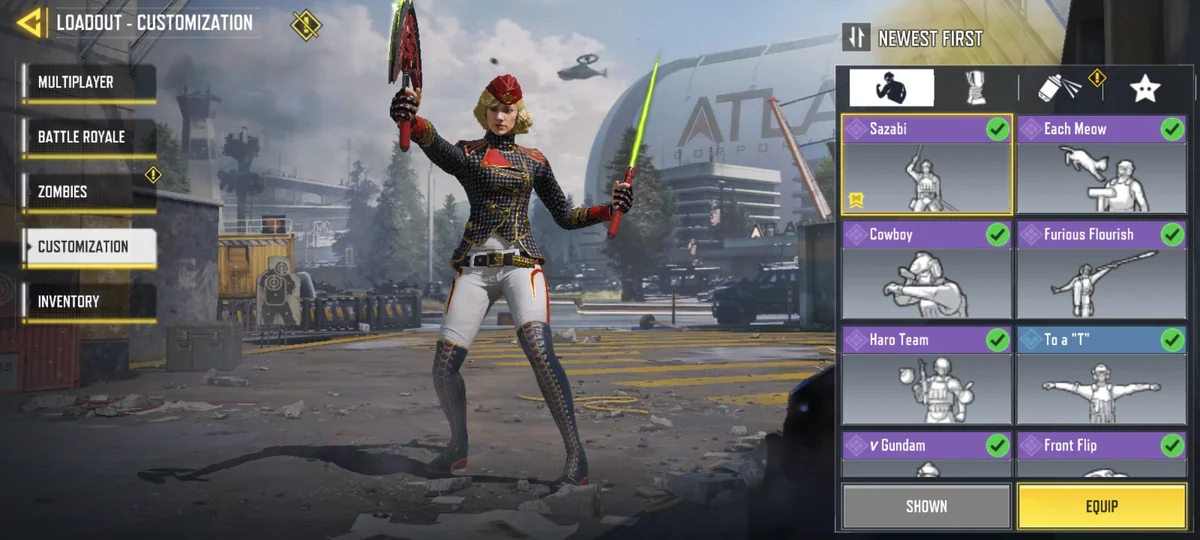
Task: Select the Battle Royale menu entry
Action: coord(88,137)
